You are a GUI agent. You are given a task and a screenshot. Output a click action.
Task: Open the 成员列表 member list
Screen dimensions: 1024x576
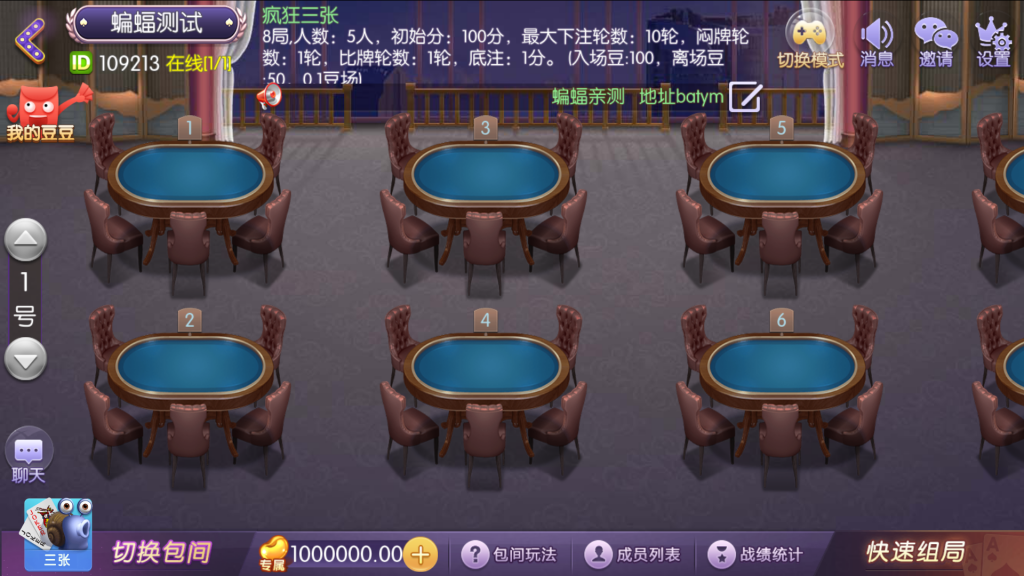pos(633,554)
